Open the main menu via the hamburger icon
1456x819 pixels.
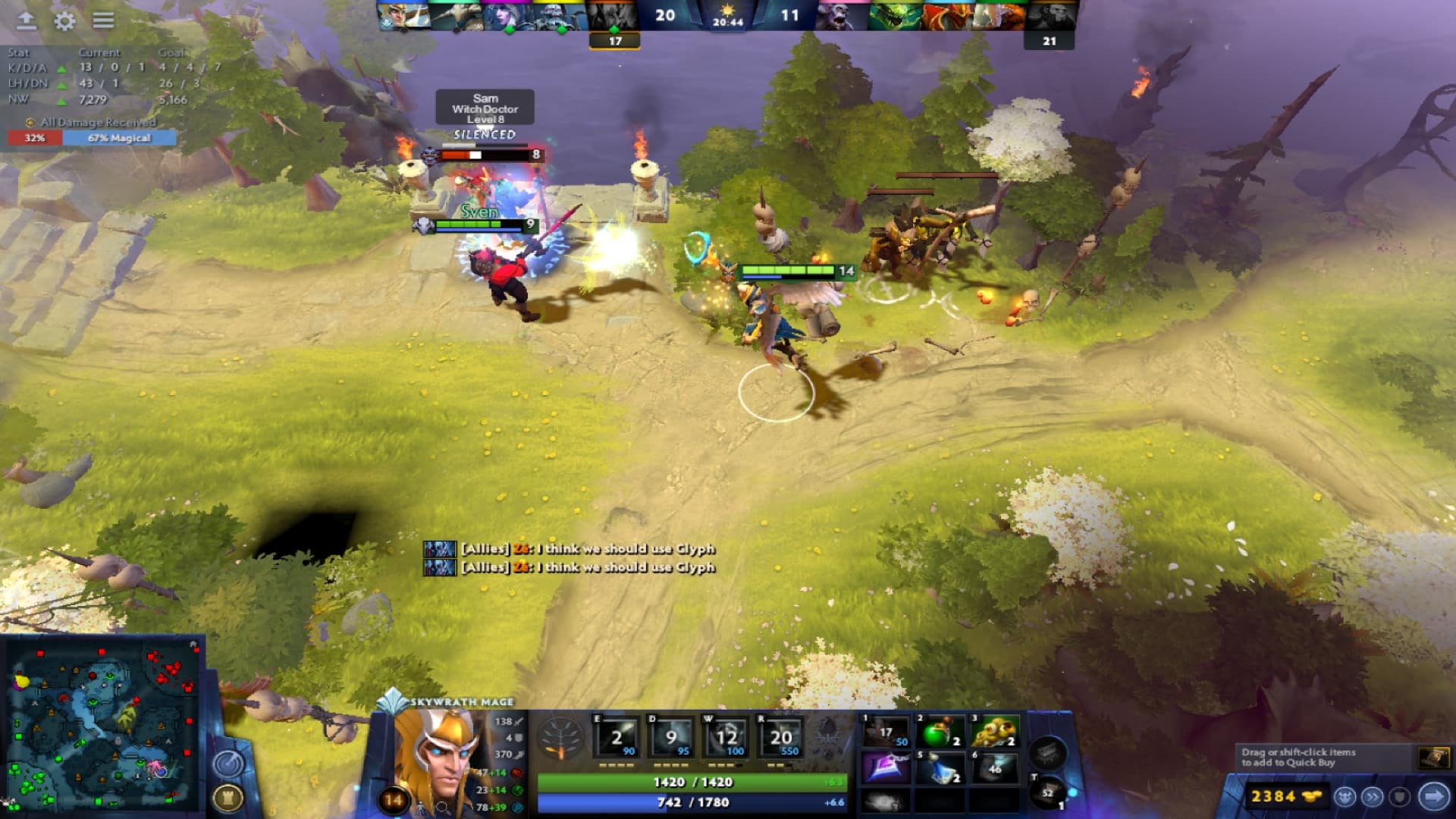click(x=104, y=21)
